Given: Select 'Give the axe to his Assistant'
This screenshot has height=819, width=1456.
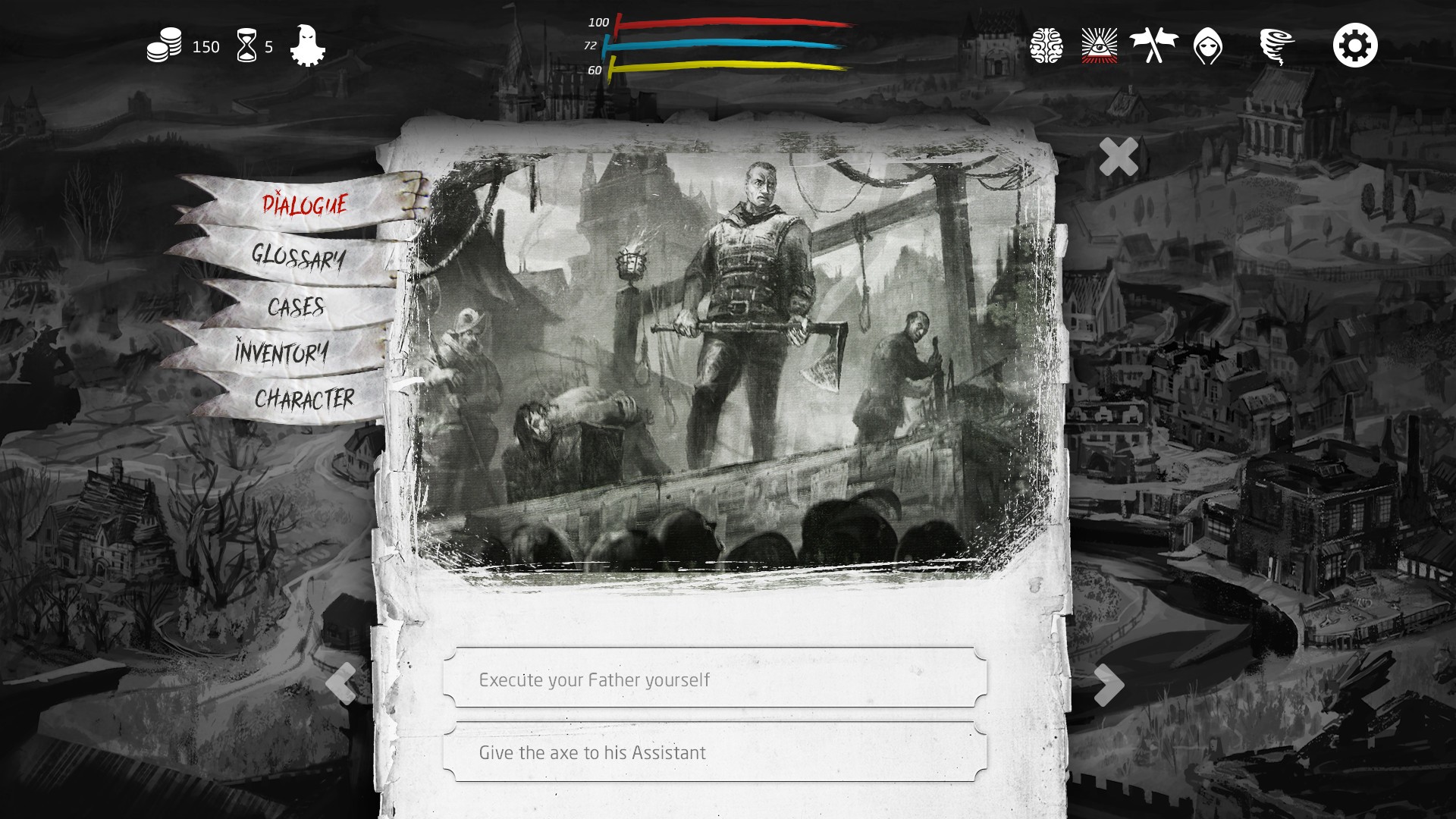Looking at the screenshot, I should point(714,752).
